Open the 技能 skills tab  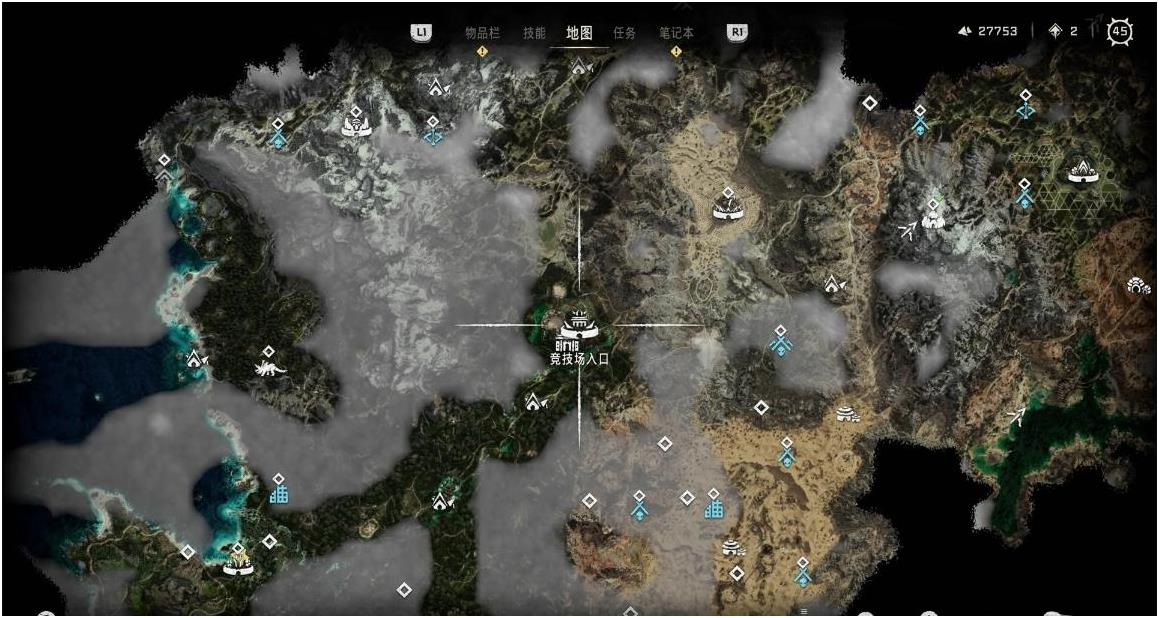(534, 32)
